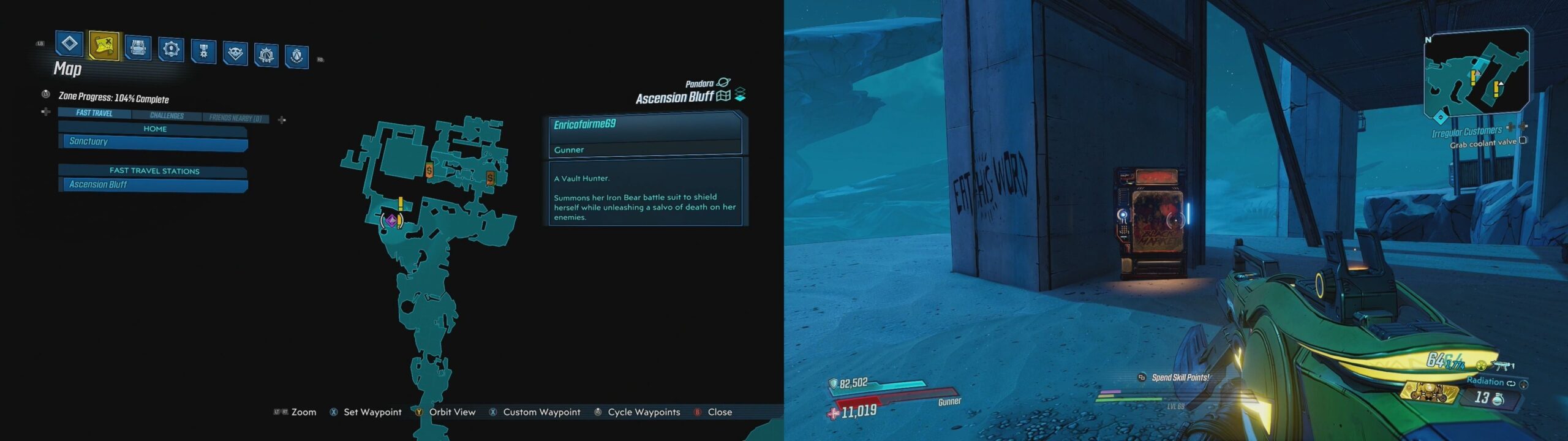Open the medal Guardian Rank tab
Screen dimensions: 1568x441
(203, 51)
